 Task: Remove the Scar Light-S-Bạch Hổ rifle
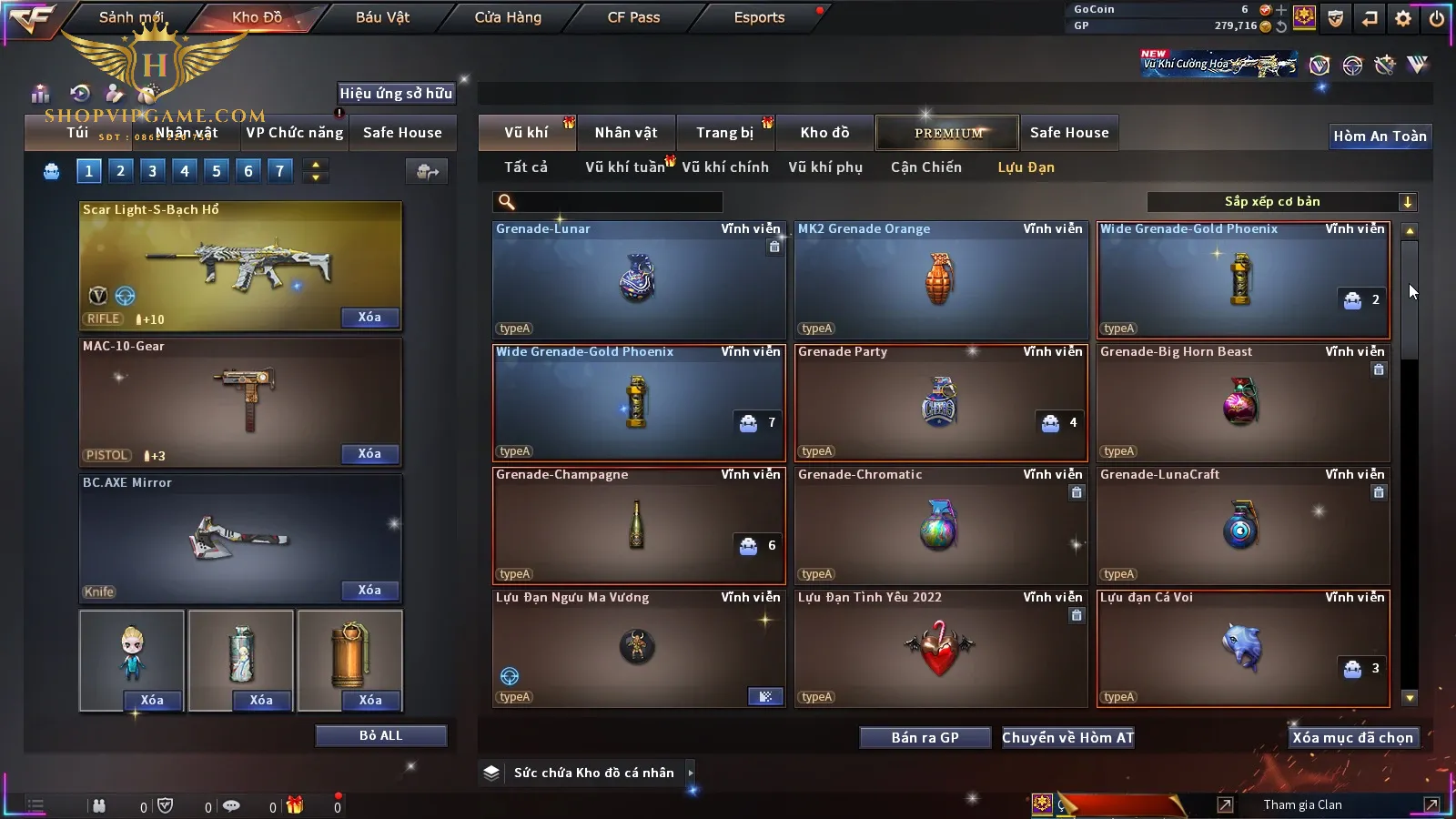click(369, 318)
